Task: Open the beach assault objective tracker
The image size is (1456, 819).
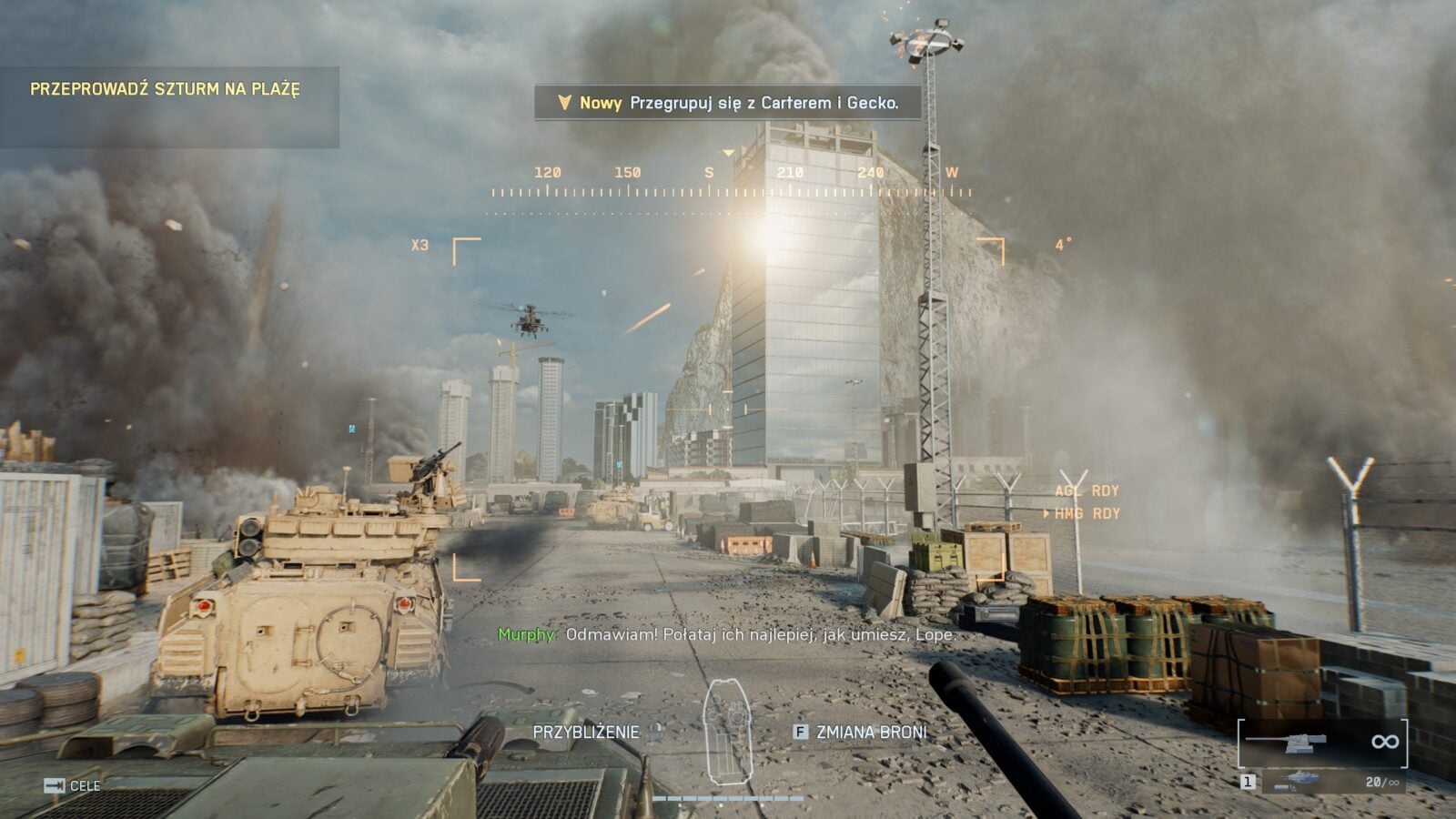Action: (x=166, y=89)
